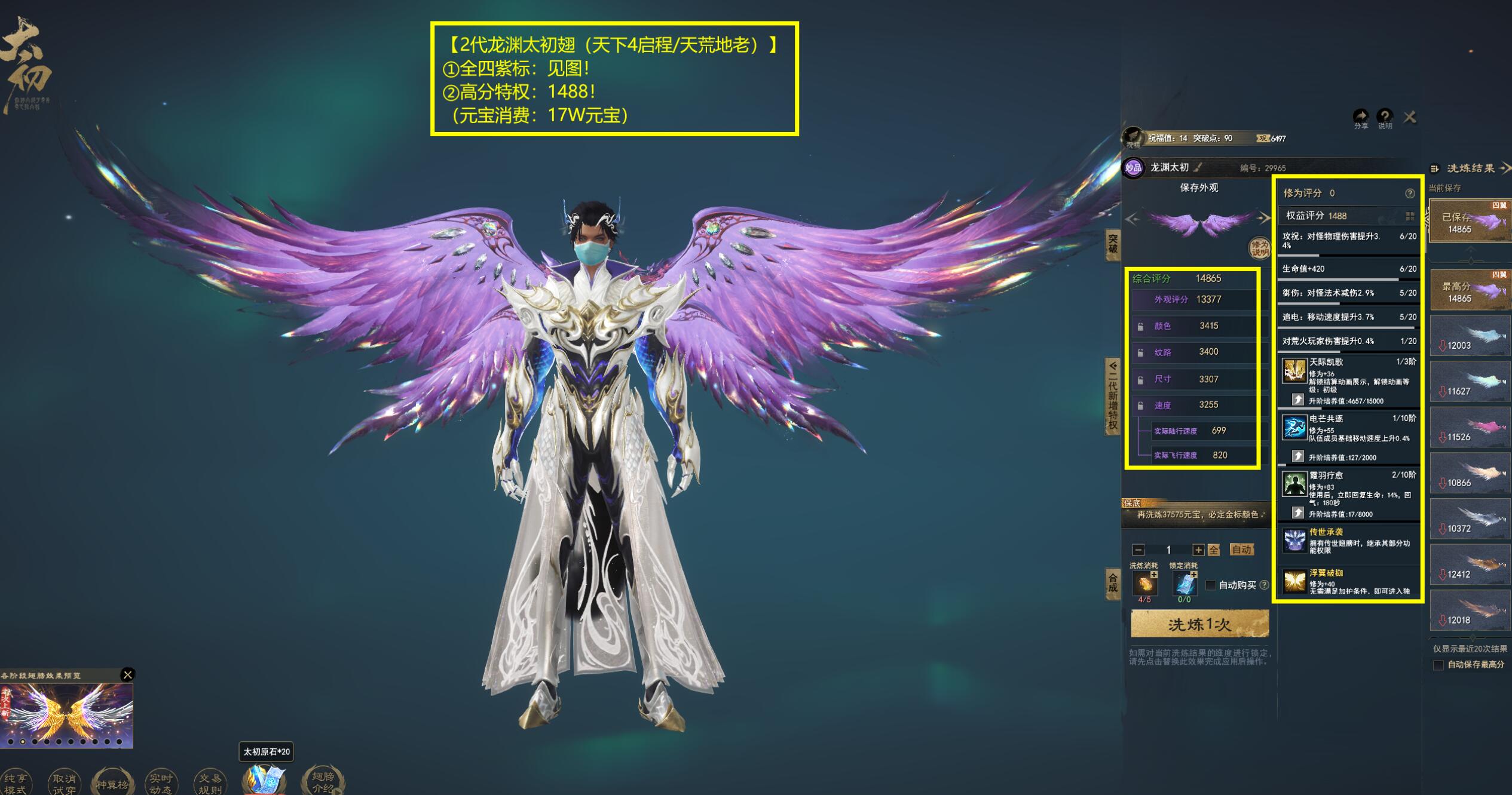Enable 自动 automatic refining

tap(1241, 550)
